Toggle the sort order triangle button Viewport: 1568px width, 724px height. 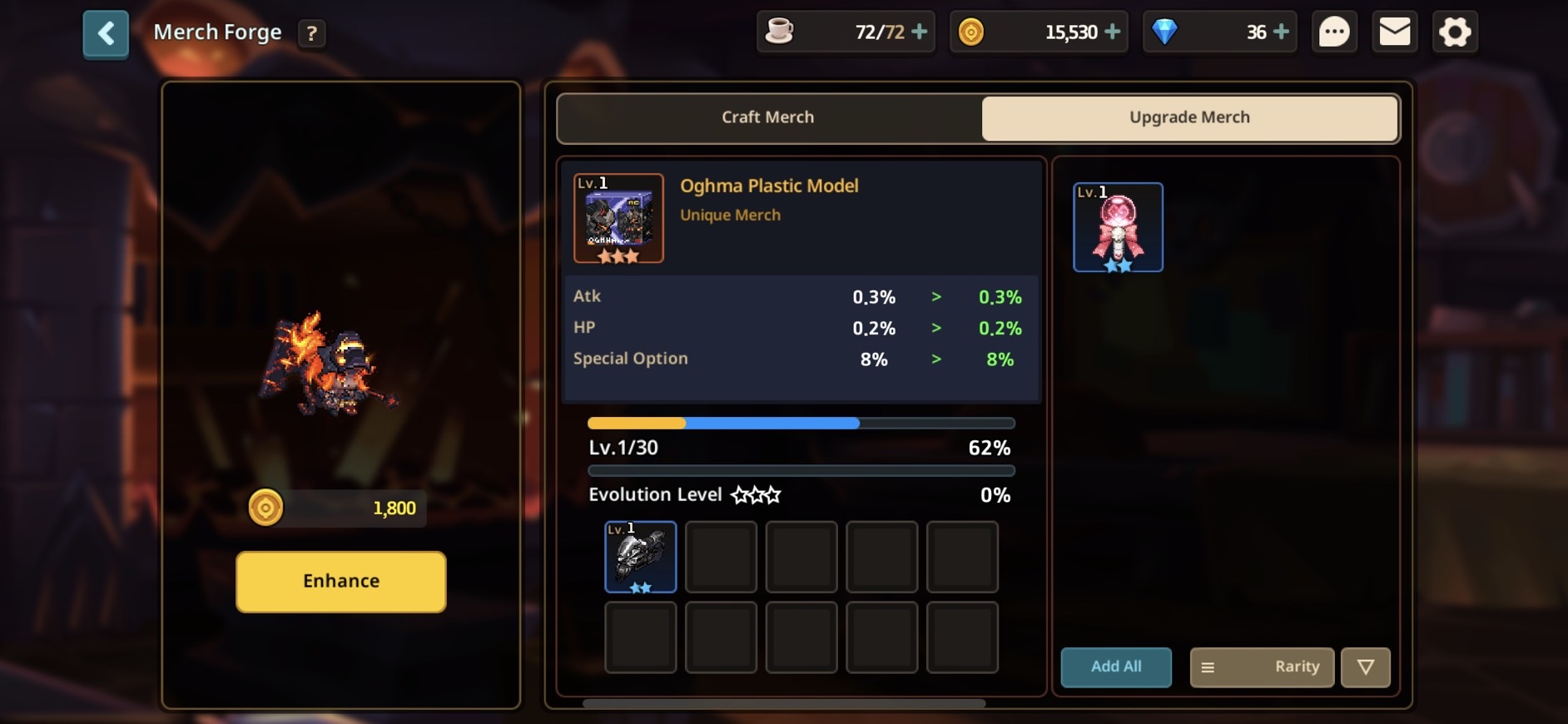(1365, 667)
